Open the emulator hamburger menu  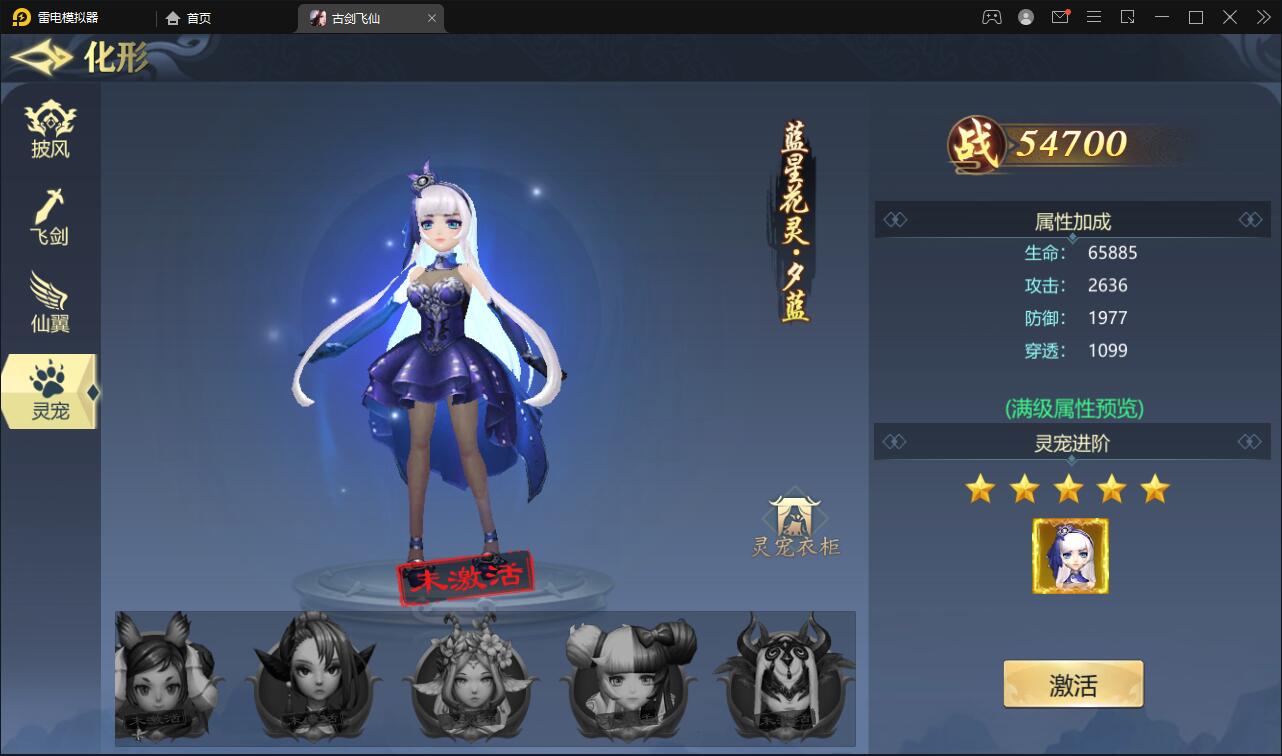point(1094,17)
